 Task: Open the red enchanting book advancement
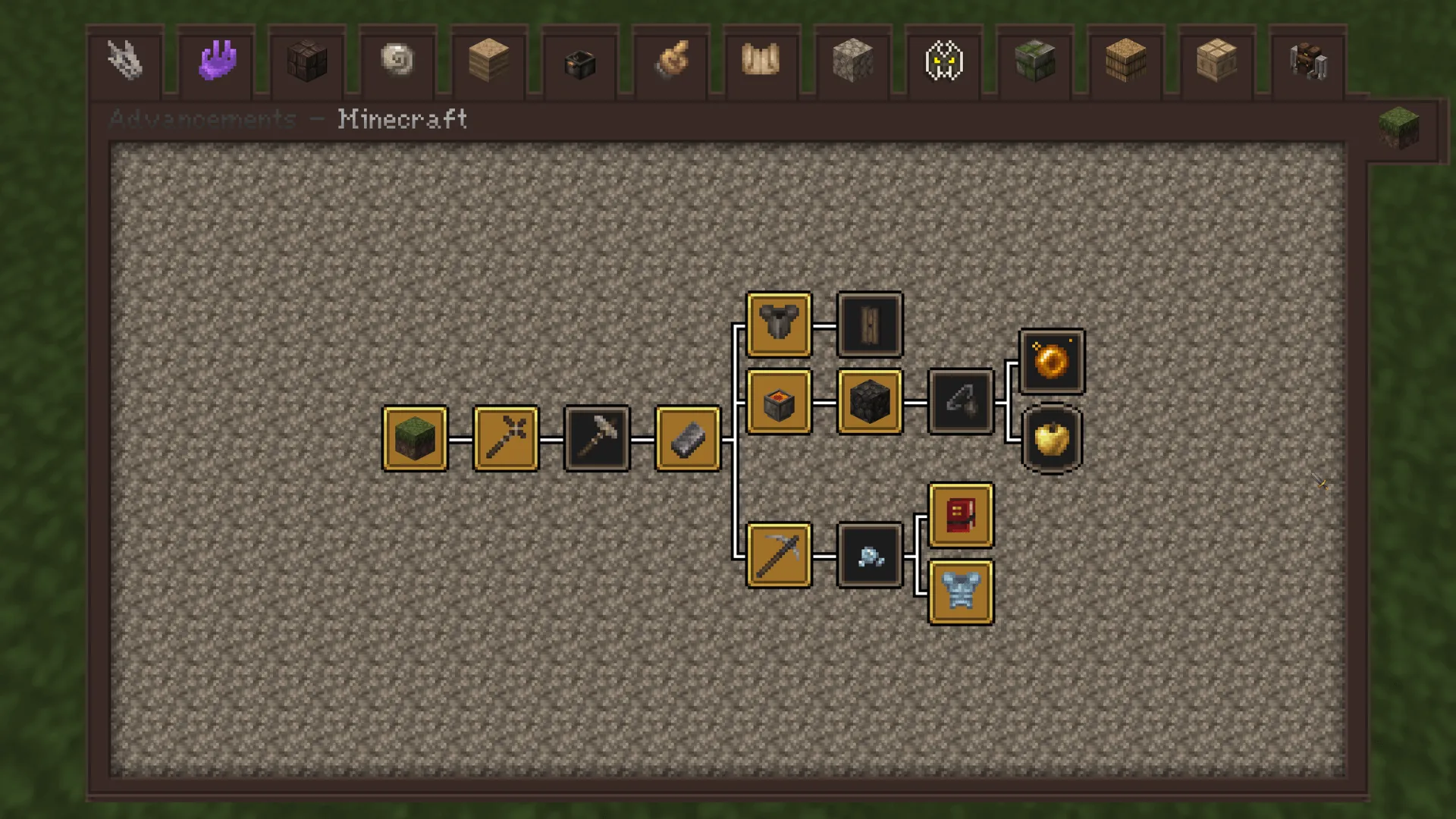pyautogui.click(x=961, y=516)
